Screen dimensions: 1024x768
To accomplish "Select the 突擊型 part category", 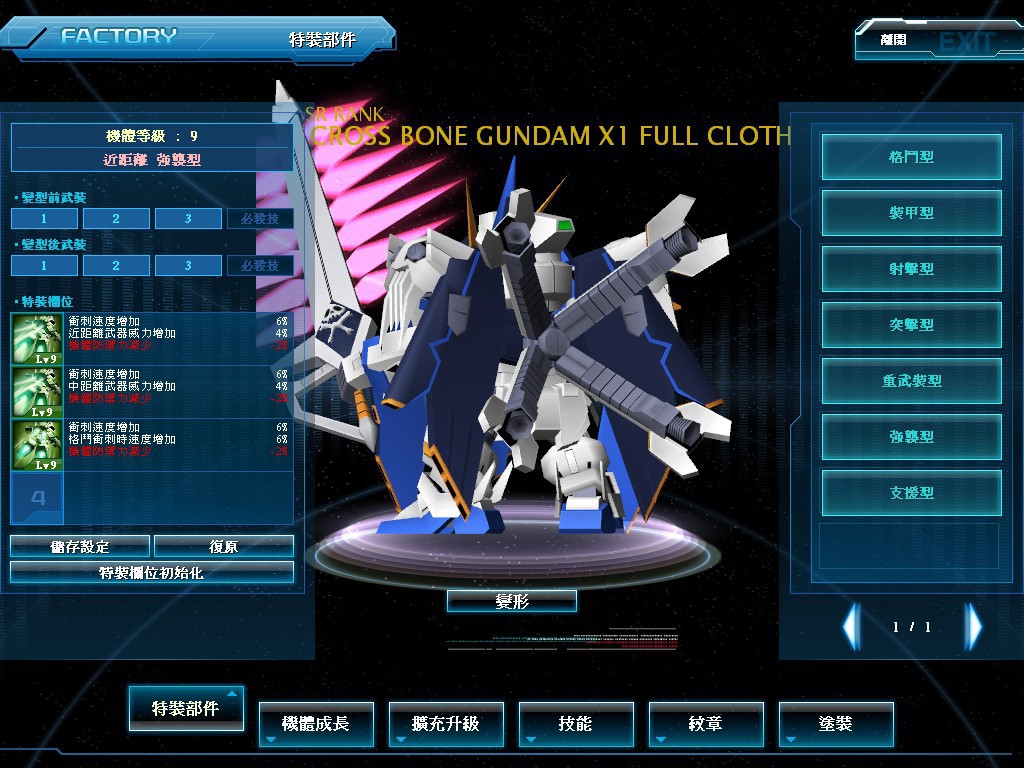I will [911, 325].
